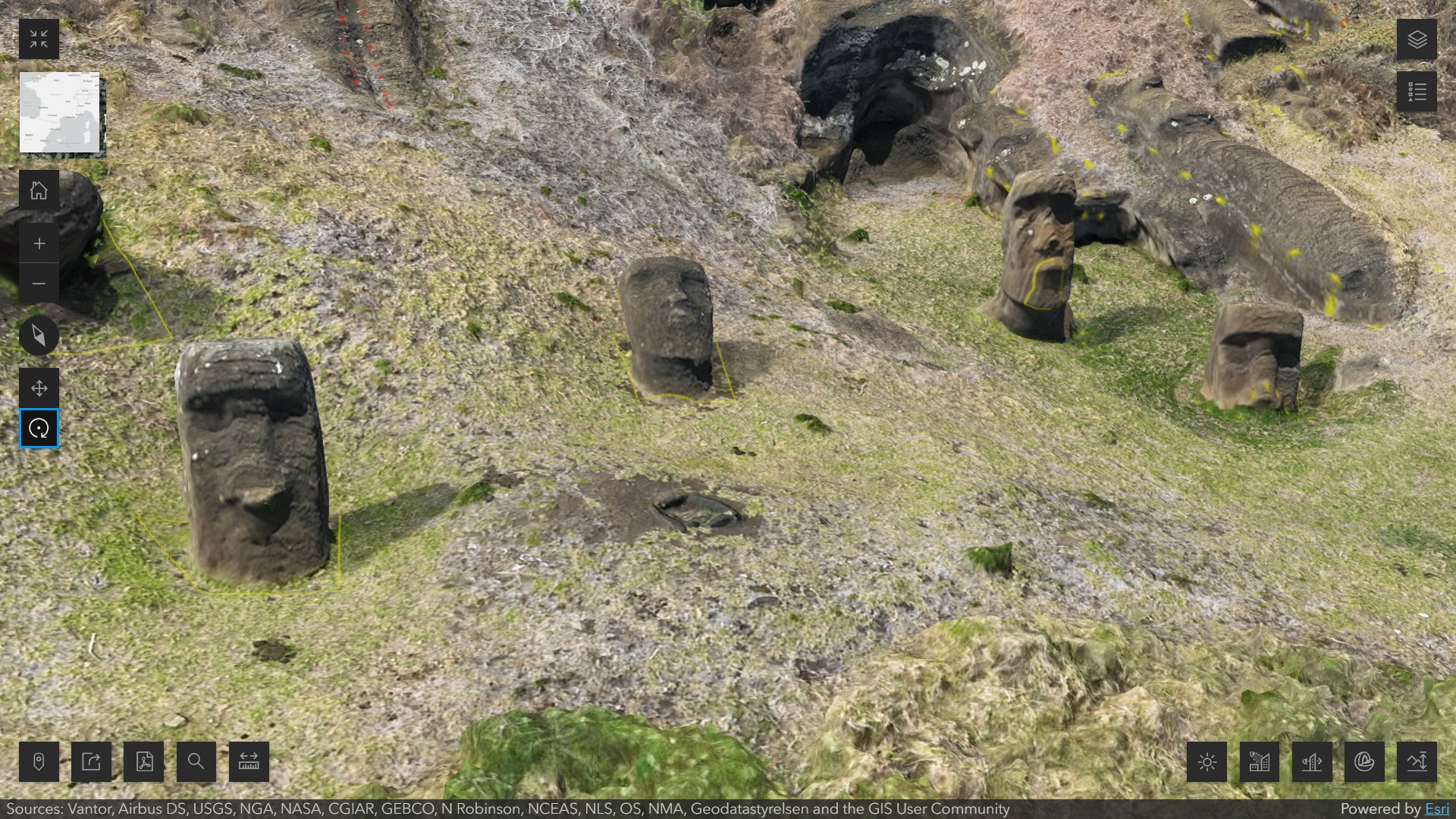The width and height of the screenshot is (1456, 819).
Task: Open the magnifying glass search tool
Action: tap(196, 761)
